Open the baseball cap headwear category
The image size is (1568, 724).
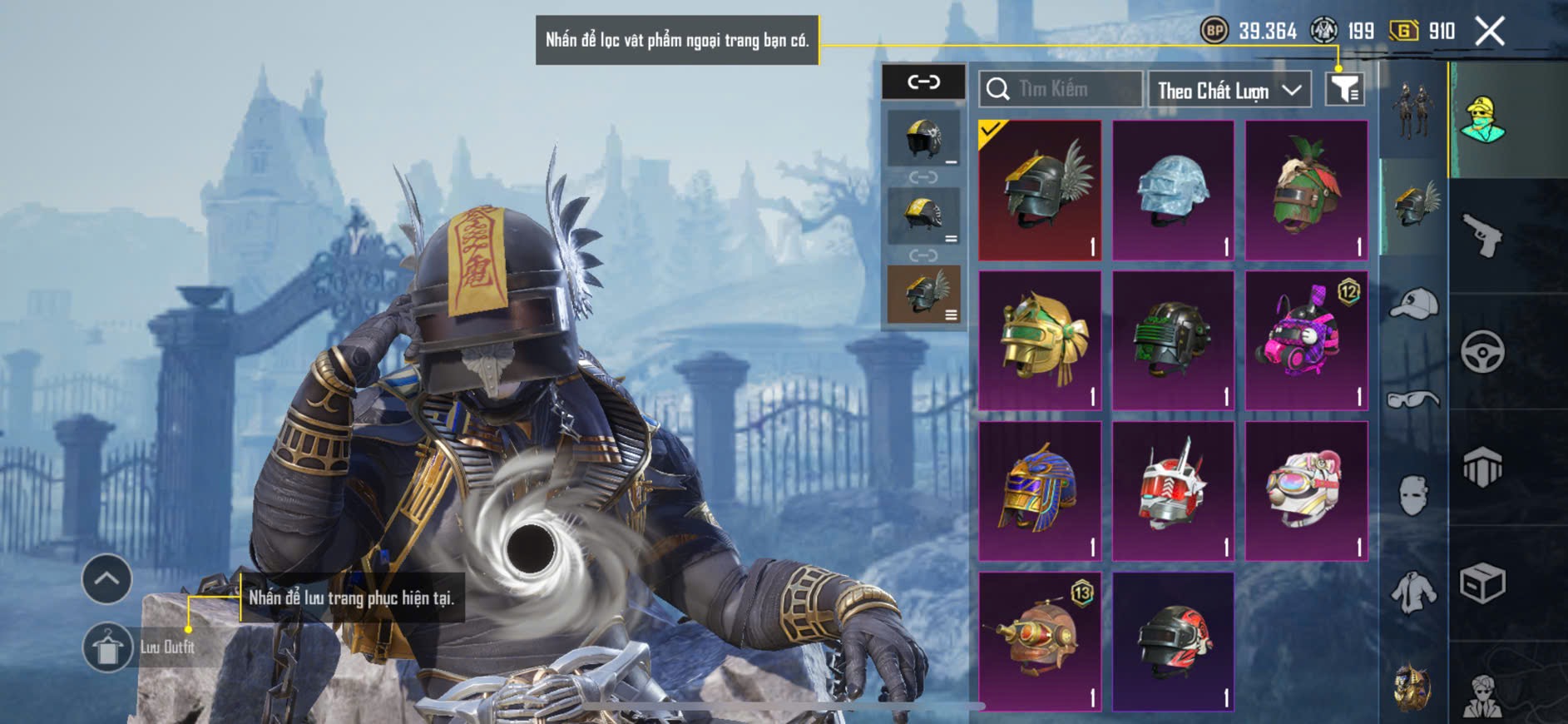tap(1413, 304)
